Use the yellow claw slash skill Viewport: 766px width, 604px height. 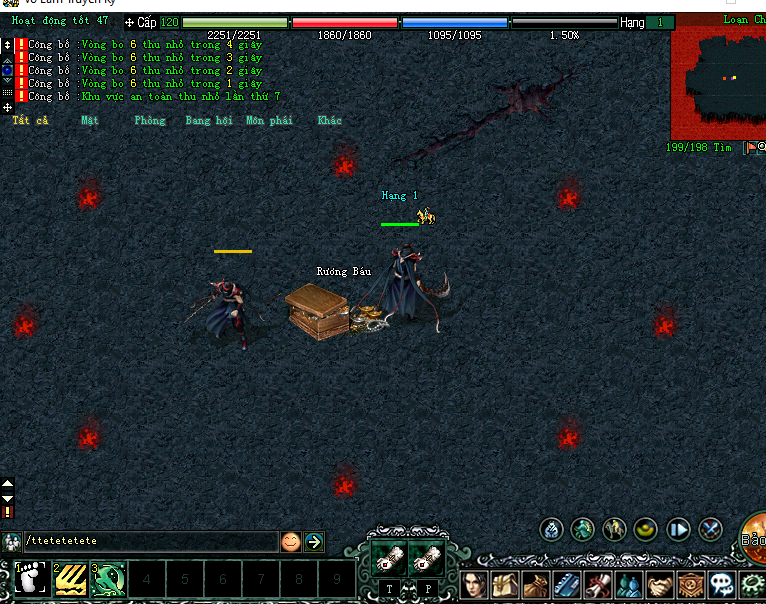click(x=69, y=579)
